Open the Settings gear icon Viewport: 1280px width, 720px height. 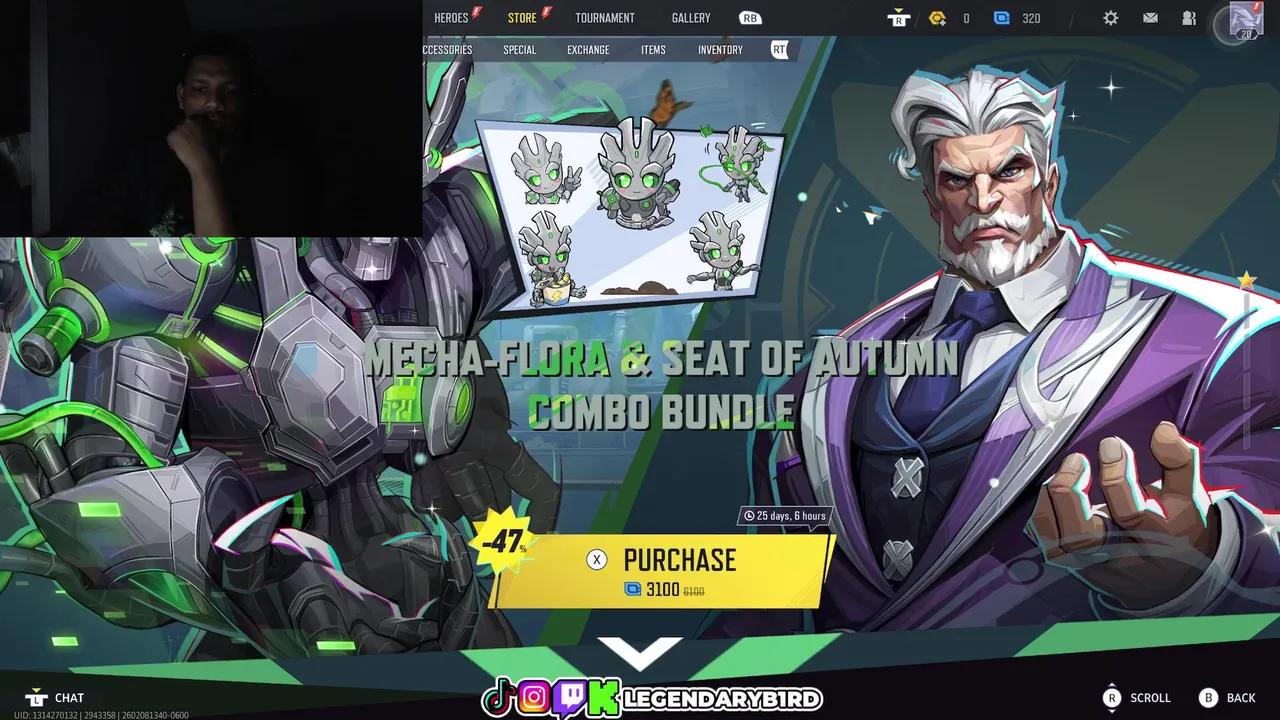pos(1110,17)
